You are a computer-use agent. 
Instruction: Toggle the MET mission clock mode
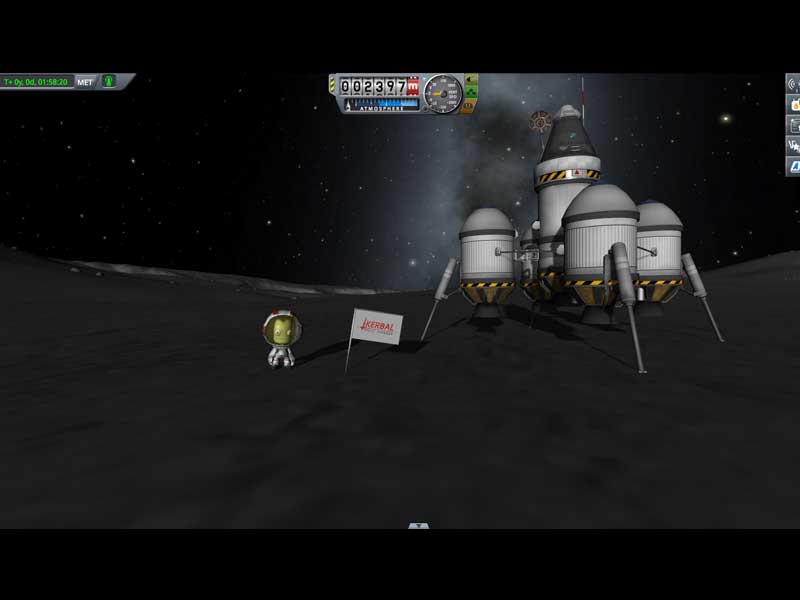pyautogui.click(x=85, y=81)
